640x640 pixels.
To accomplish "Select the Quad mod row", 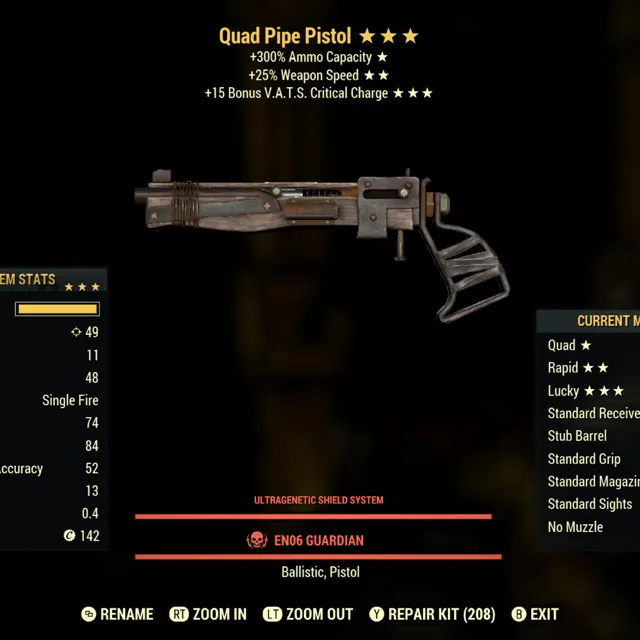I will click(x=570, y=345).
